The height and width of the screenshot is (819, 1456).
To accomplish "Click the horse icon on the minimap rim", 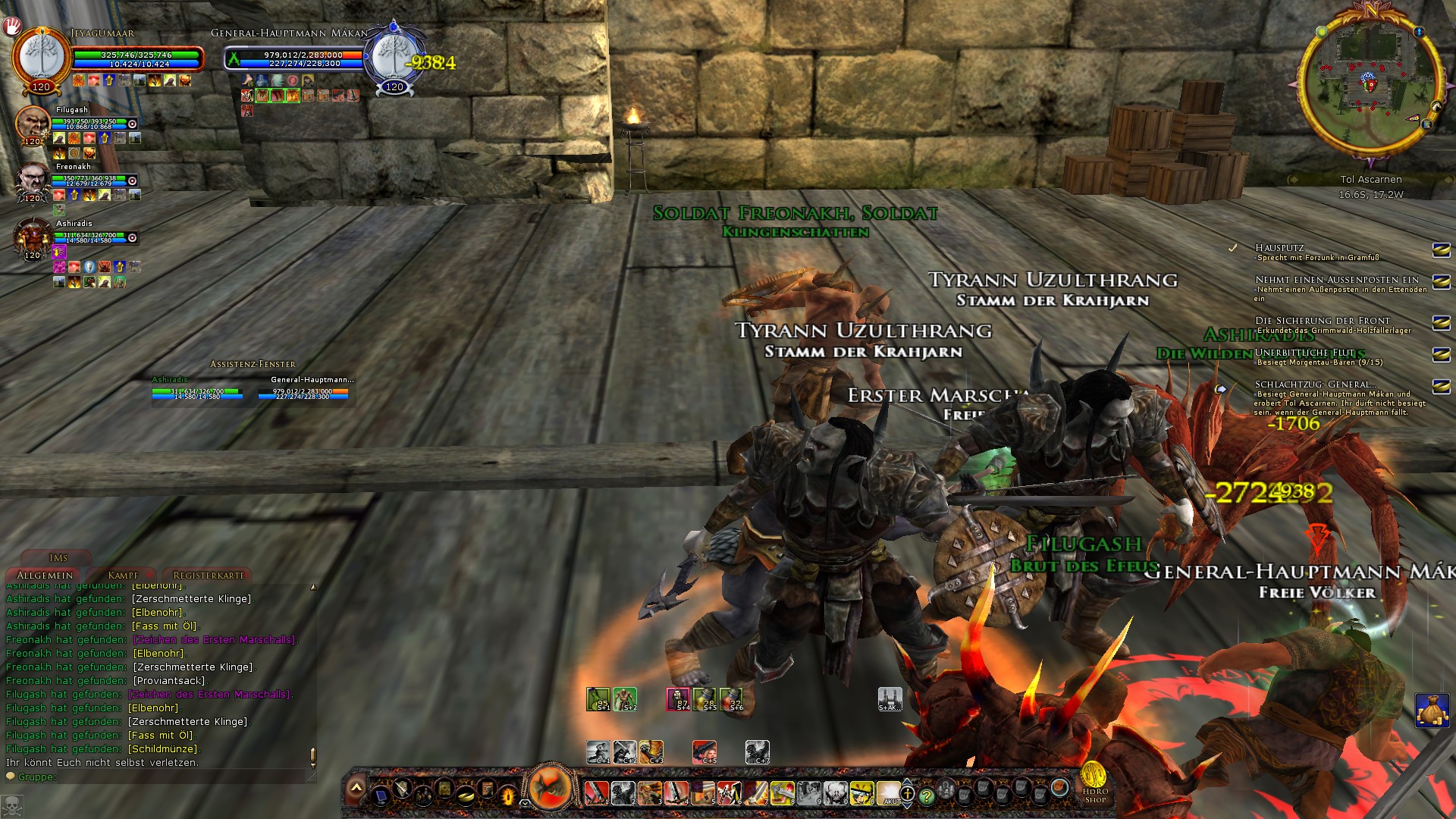I will point(1436,107).
